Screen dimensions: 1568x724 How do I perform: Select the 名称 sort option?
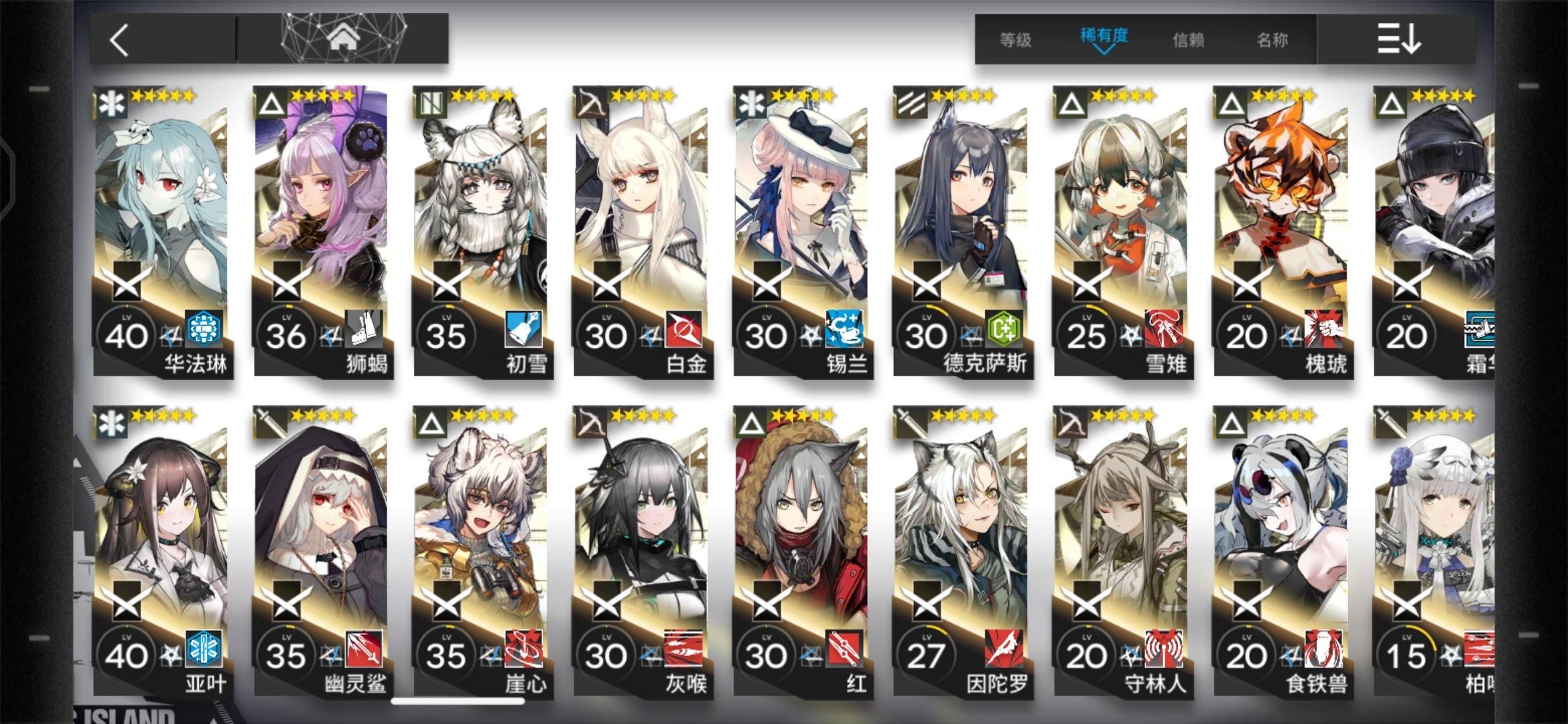point(1272,40)
